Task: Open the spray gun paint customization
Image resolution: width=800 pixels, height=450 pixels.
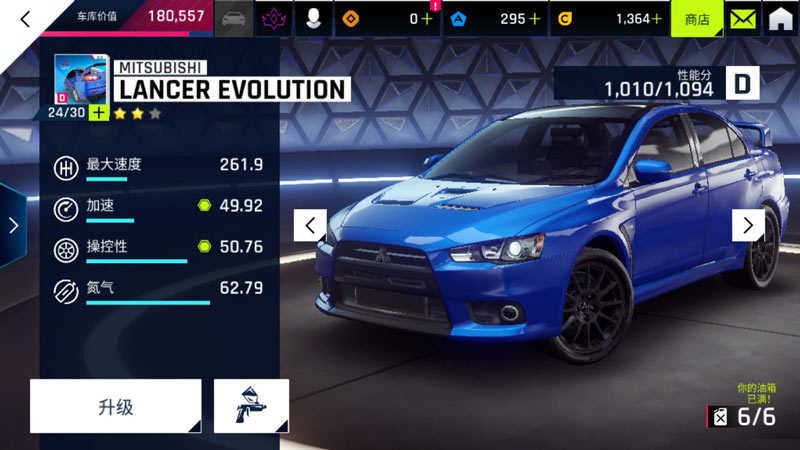Action: pyautogui.click(x=251, y=406)
